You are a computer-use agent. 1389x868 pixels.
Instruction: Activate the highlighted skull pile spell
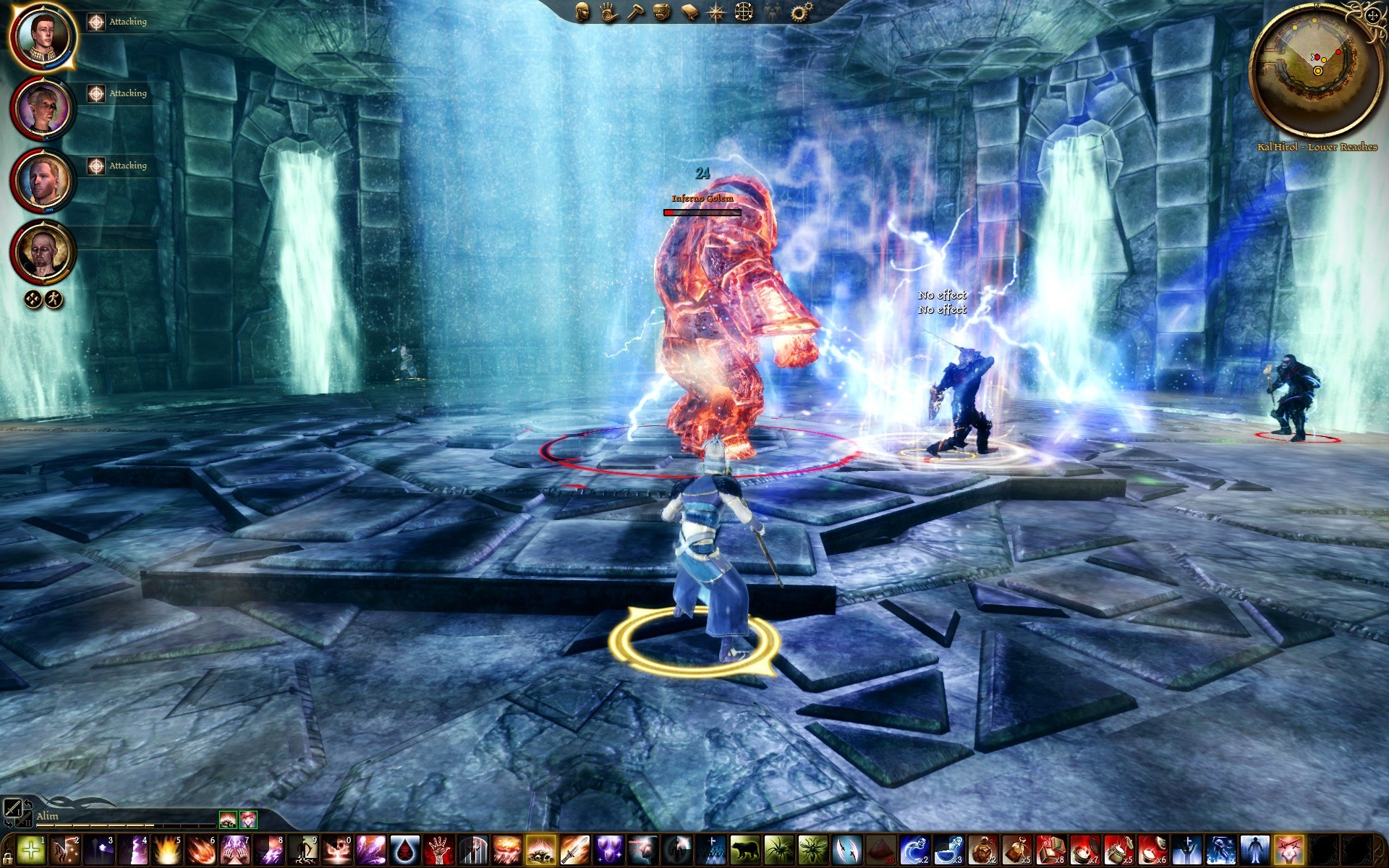540,850
